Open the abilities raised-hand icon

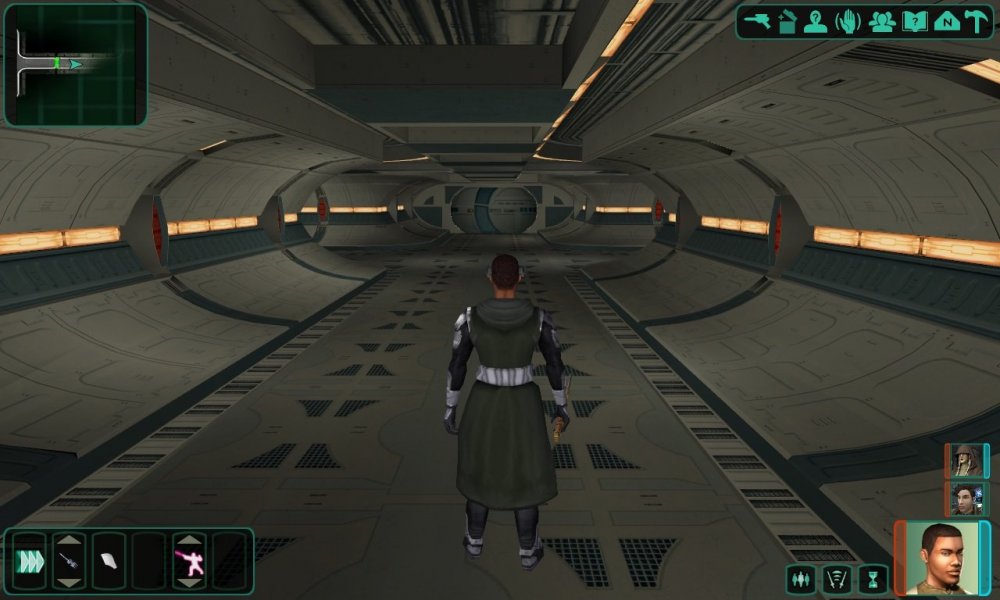(x=848, y=22)
